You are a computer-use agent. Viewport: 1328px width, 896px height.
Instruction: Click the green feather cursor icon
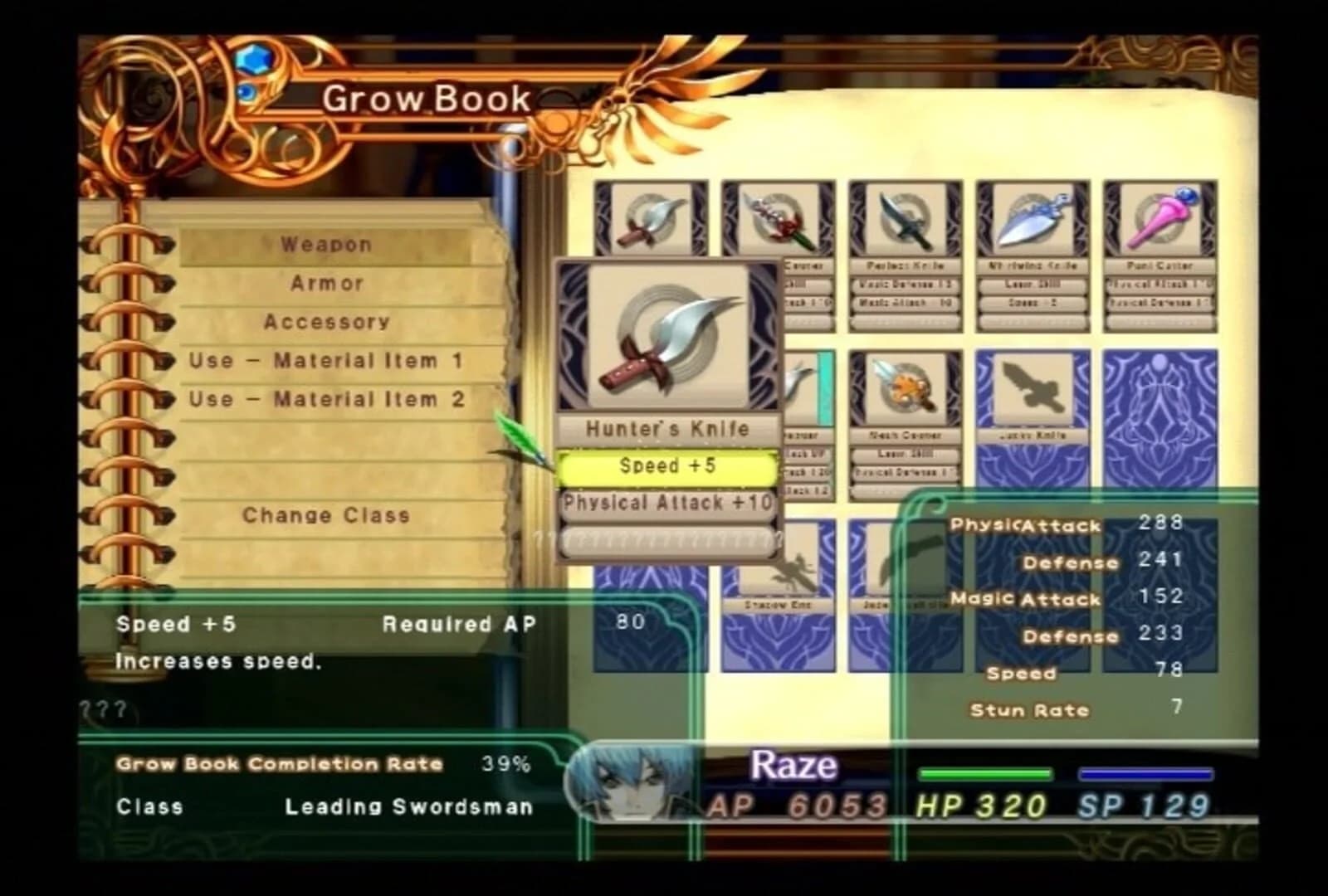coord(520,433)
